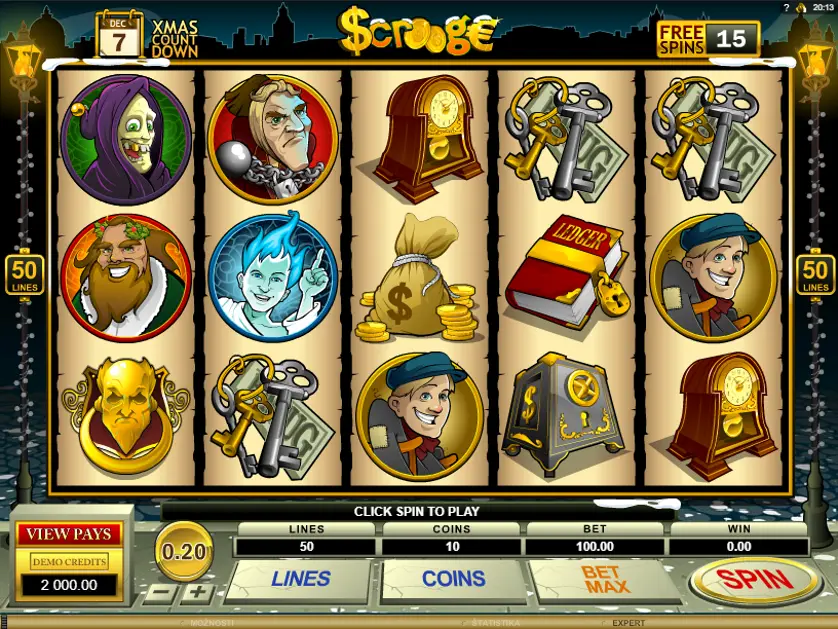
Task: Click the left 50 Lines lantern marker
Action: click(x=22, y=274)
